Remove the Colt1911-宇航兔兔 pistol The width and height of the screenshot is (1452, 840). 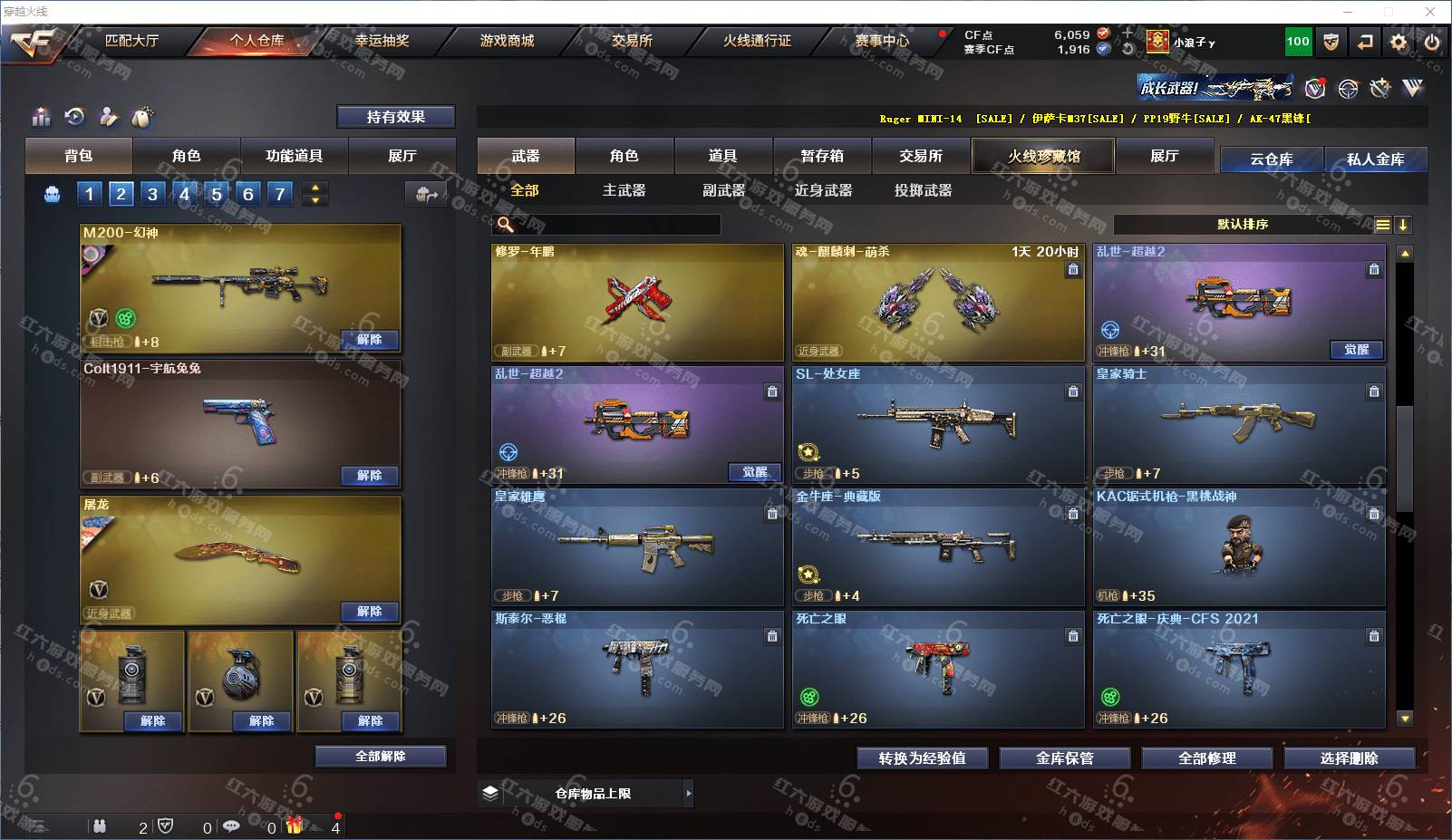point(369,476)
